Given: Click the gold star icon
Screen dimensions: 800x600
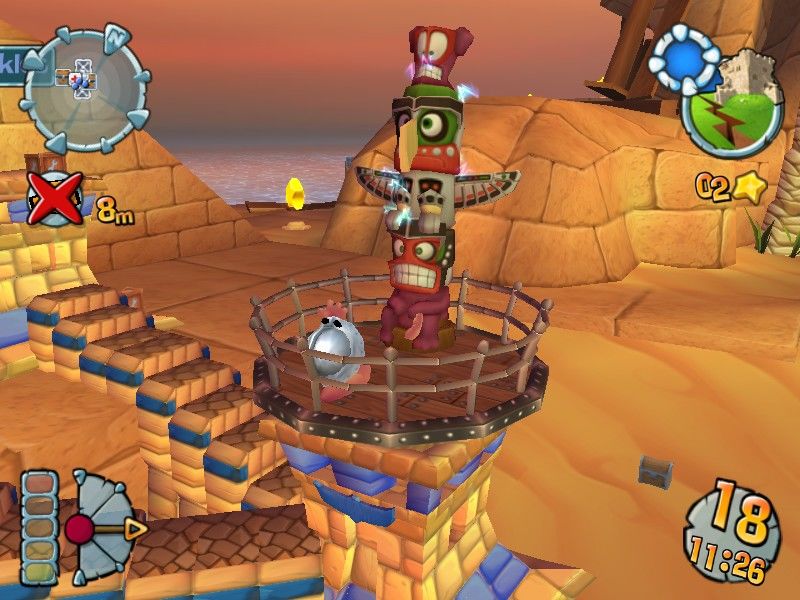Looking at the screenshot, I should pos(745,187).
